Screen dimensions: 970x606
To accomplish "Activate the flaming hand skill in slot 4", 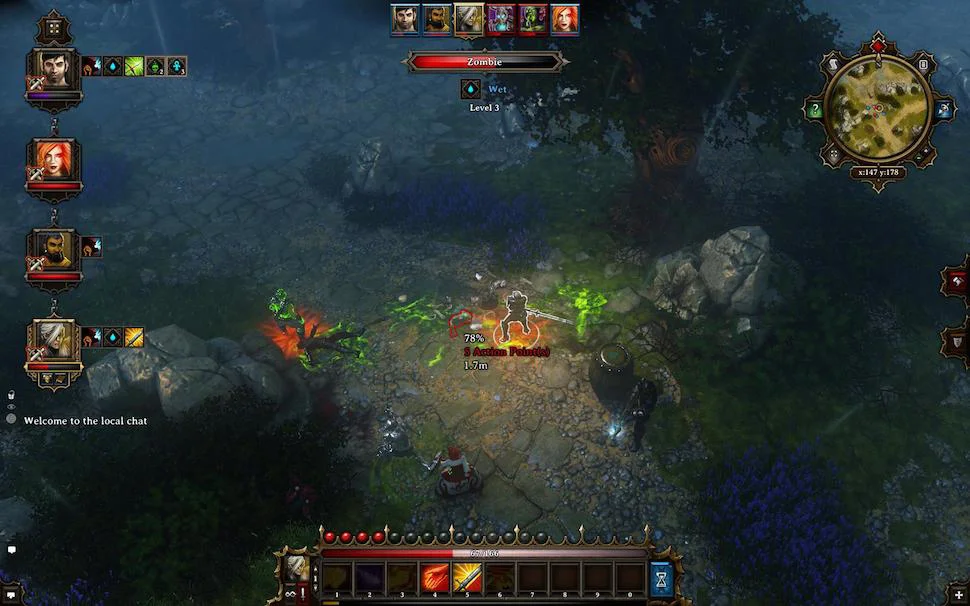I will 435,577.
